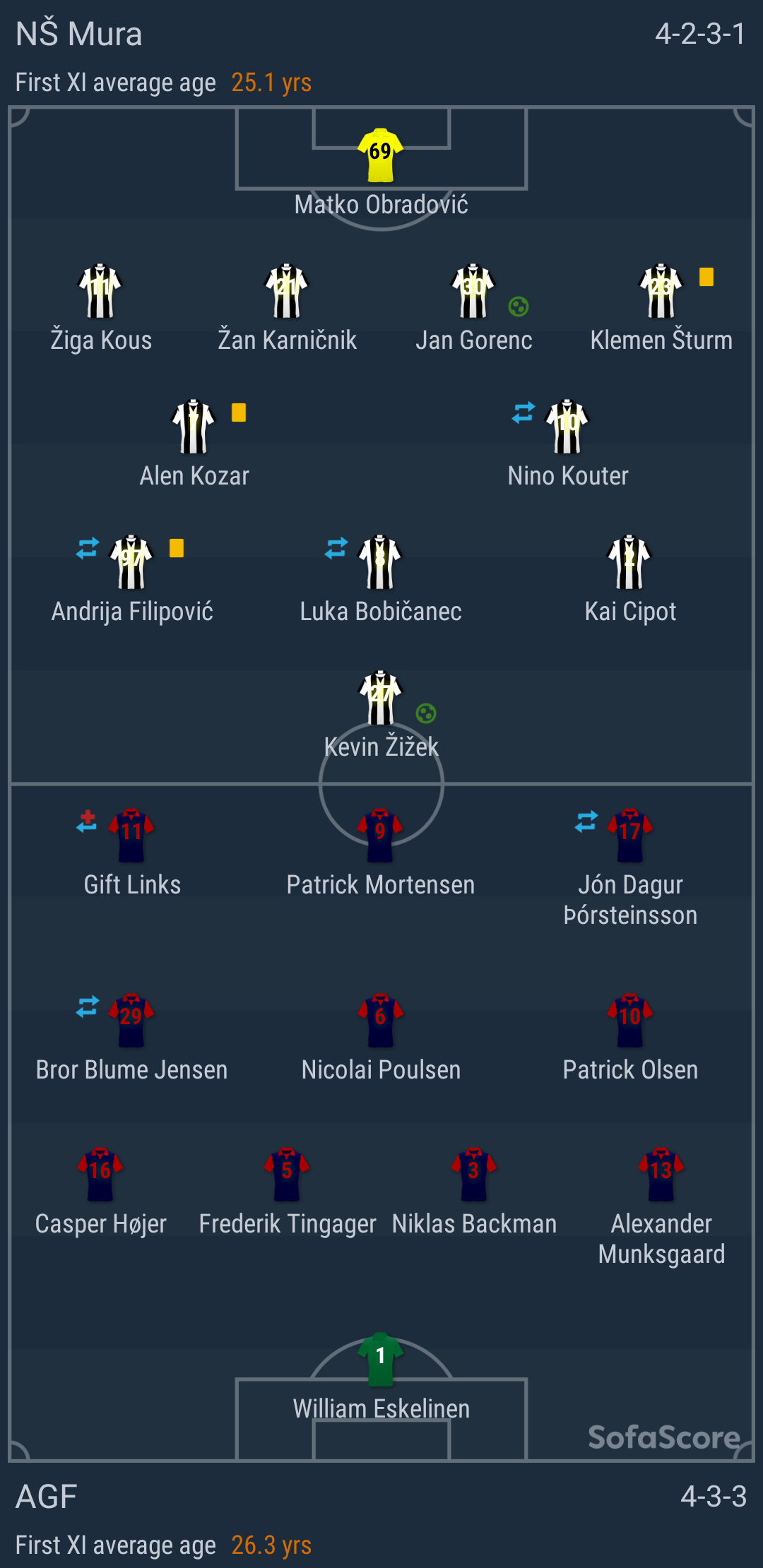Tap Patrick Olsen's number 10 shirt
763x1568 pixels.
[x=629, y=1021]
